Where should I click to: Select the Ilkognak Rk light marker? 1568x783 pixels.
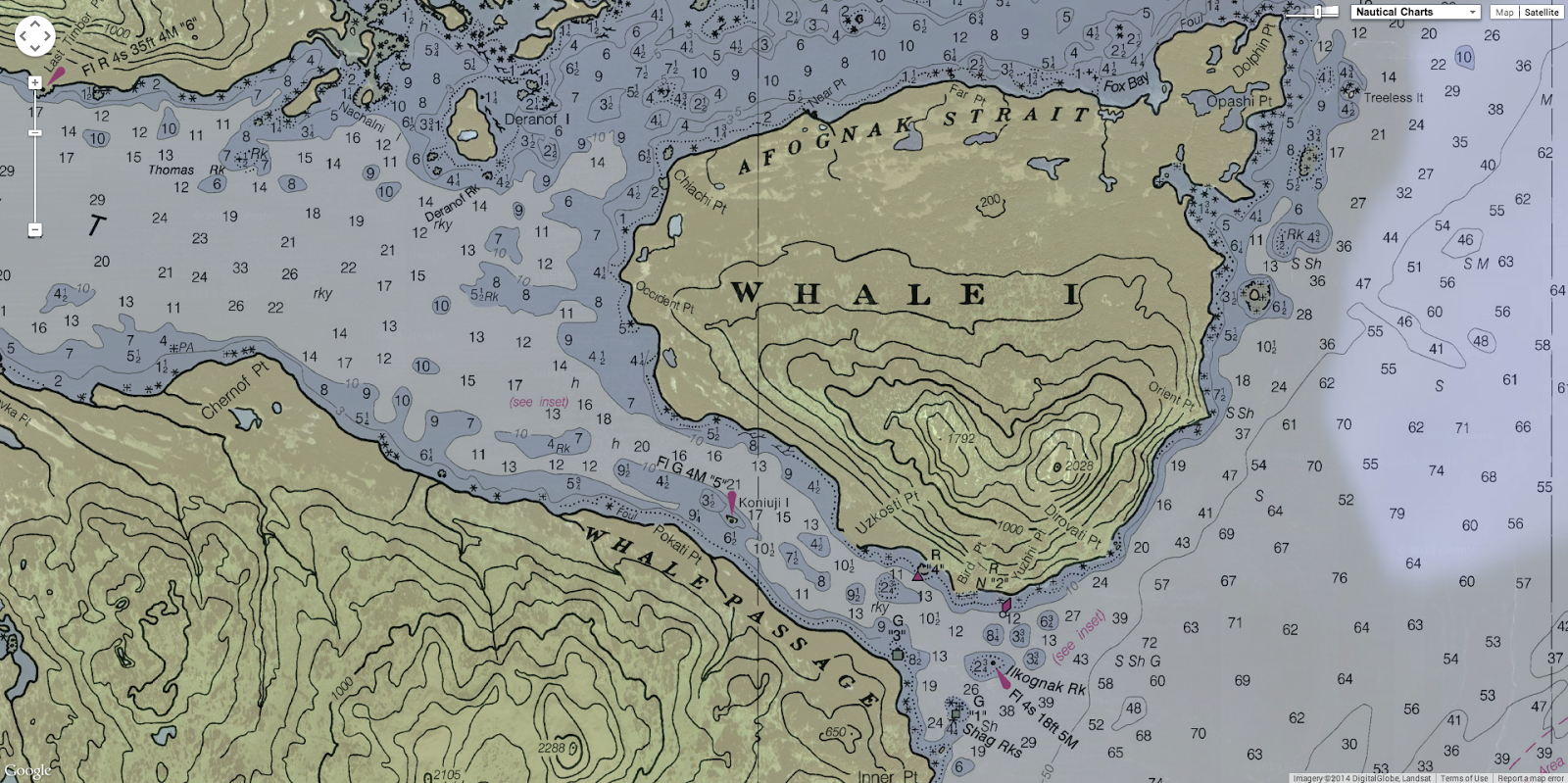[1004, 678]
